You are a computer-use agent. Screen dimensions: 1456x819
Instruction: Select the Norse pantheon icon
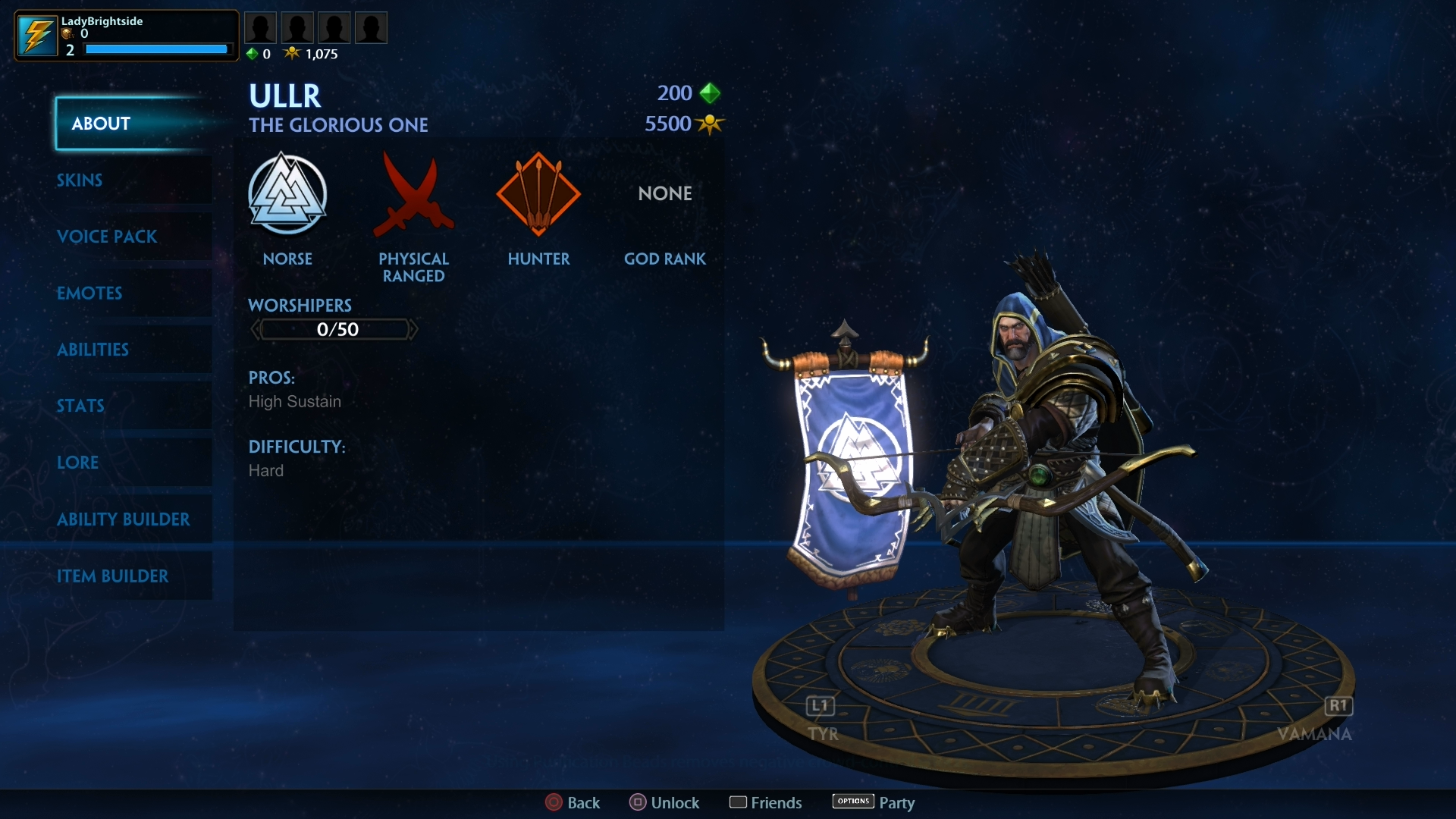click(288, 195)
